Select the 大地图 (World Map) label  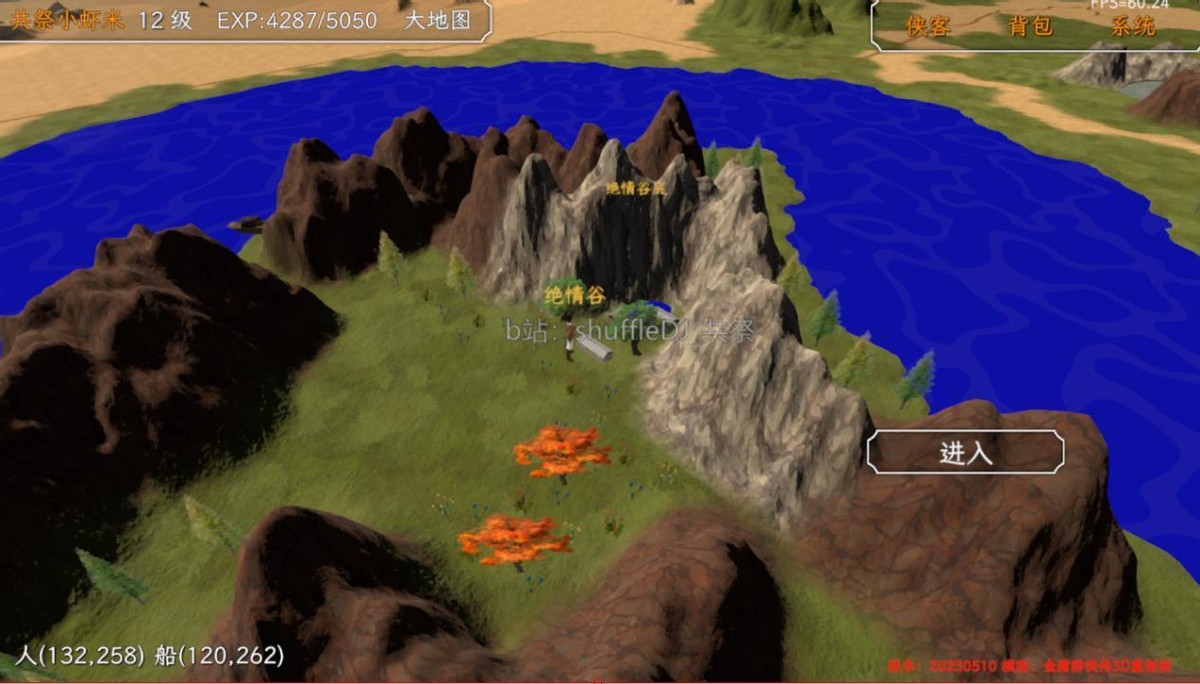437,20
